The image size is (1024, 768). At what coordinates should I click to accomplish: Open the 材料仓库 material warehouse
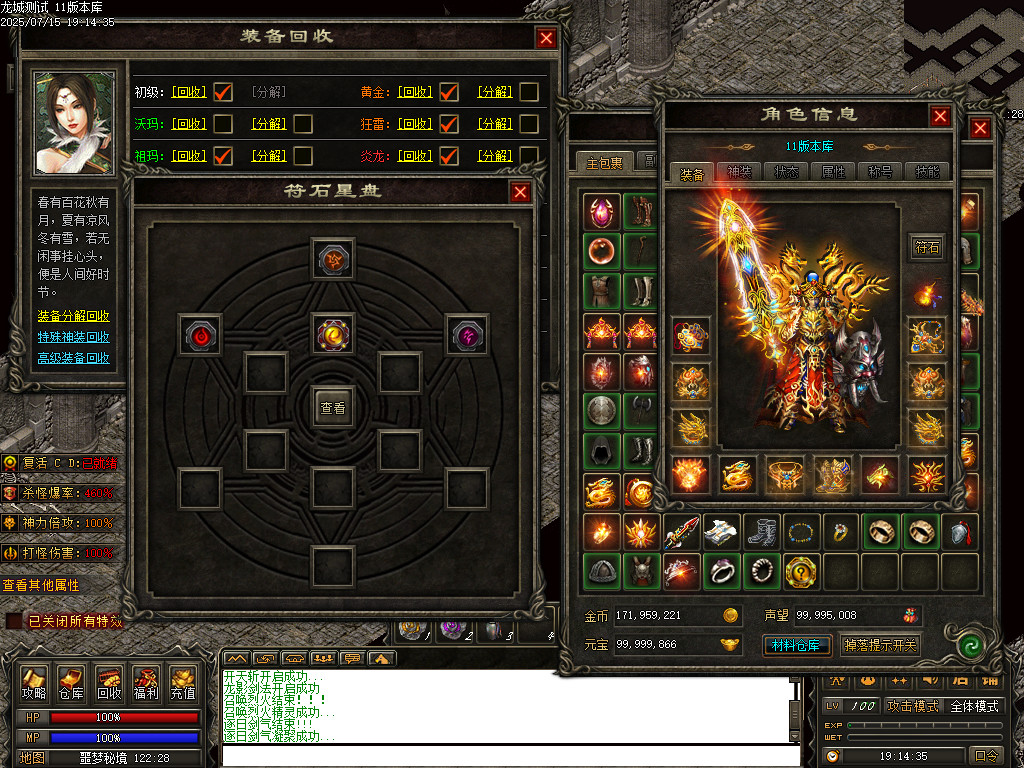pos(797,645)
